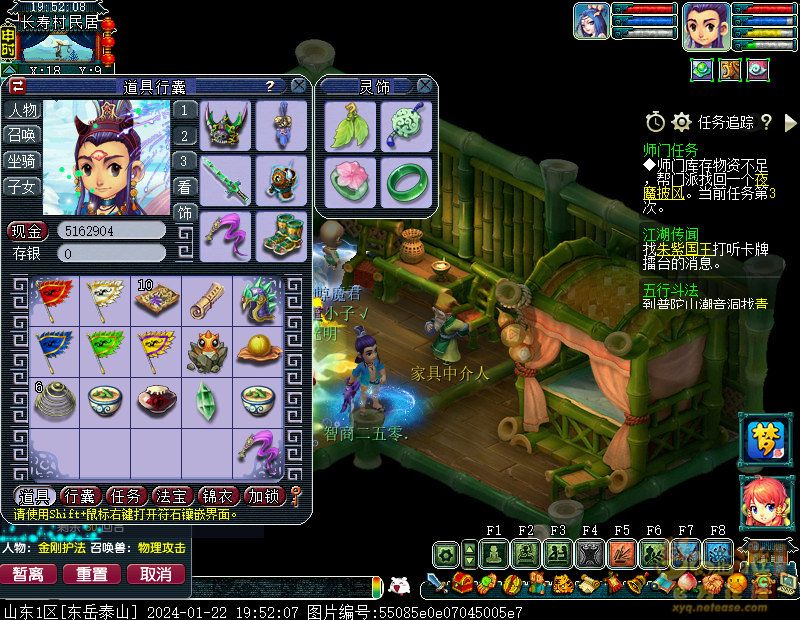This screenshot has height=620, width=800.
Task: Switch to the 法宝 treasures tab
Action: (x=171, y=496)
